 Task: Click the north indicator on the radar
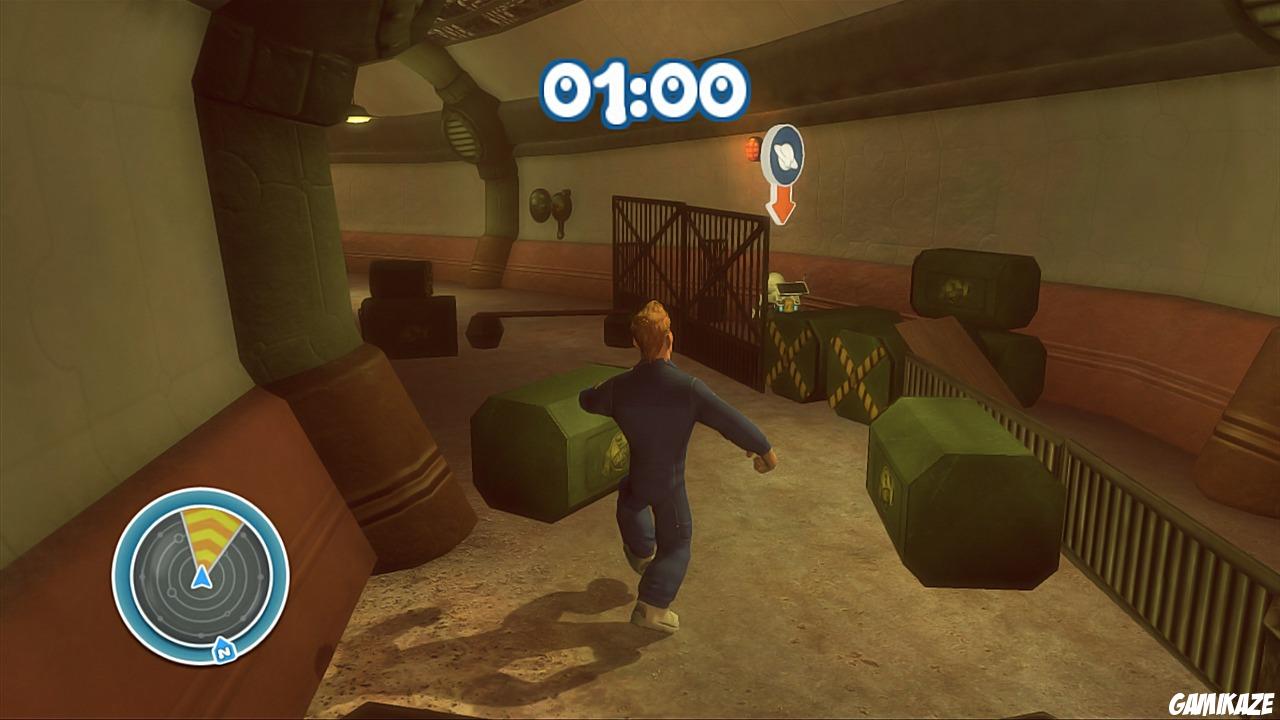(222, 652)
